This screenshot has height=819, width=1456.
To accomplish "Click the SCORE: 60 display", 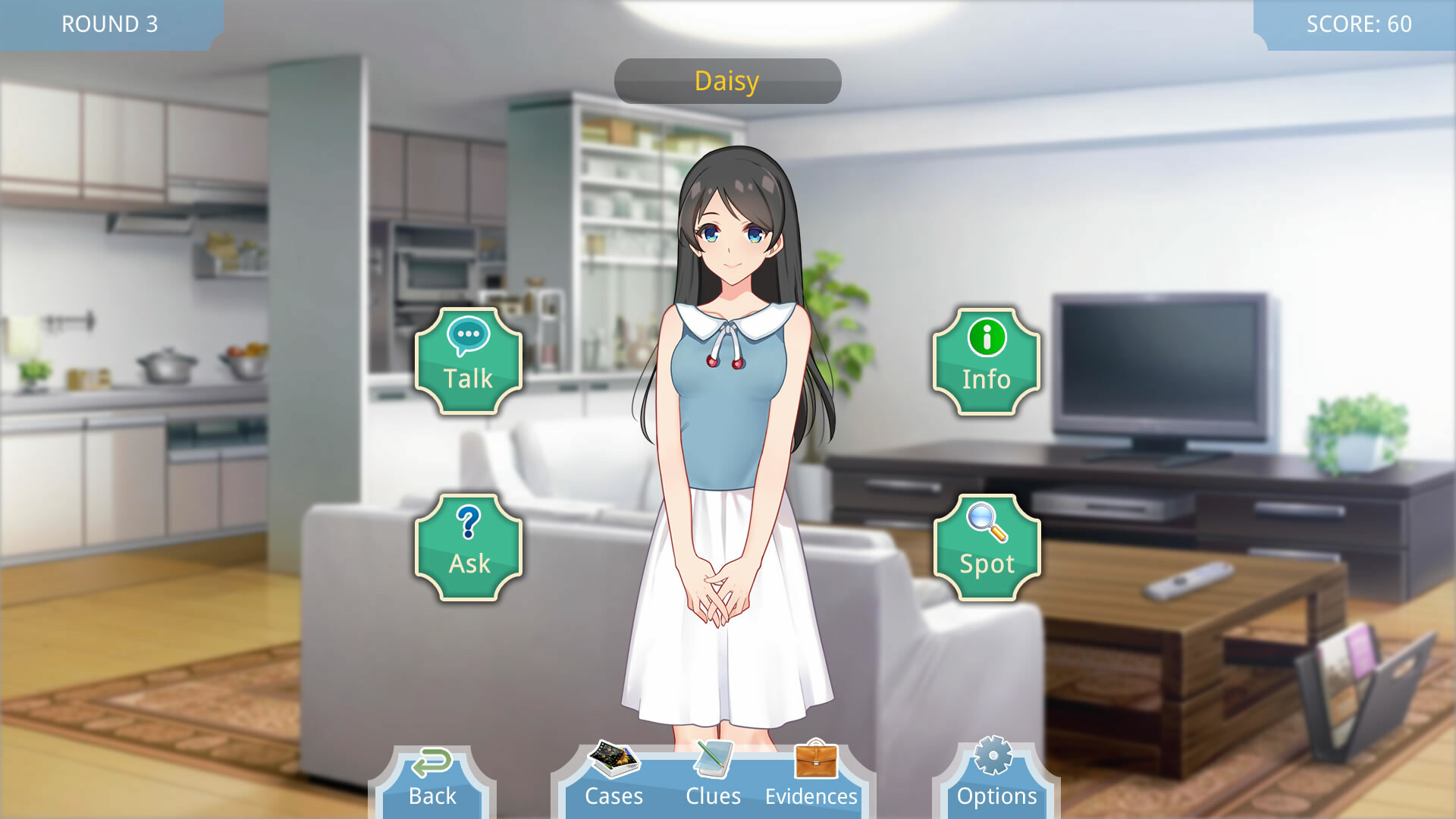I will tap(1359, 24).
